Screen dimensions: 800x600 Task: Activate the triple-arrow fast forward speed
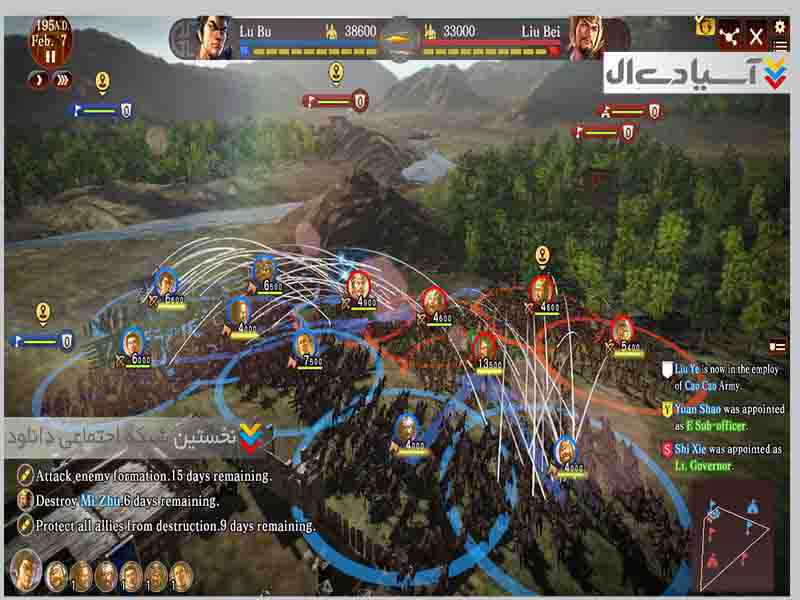coord(63,80)
